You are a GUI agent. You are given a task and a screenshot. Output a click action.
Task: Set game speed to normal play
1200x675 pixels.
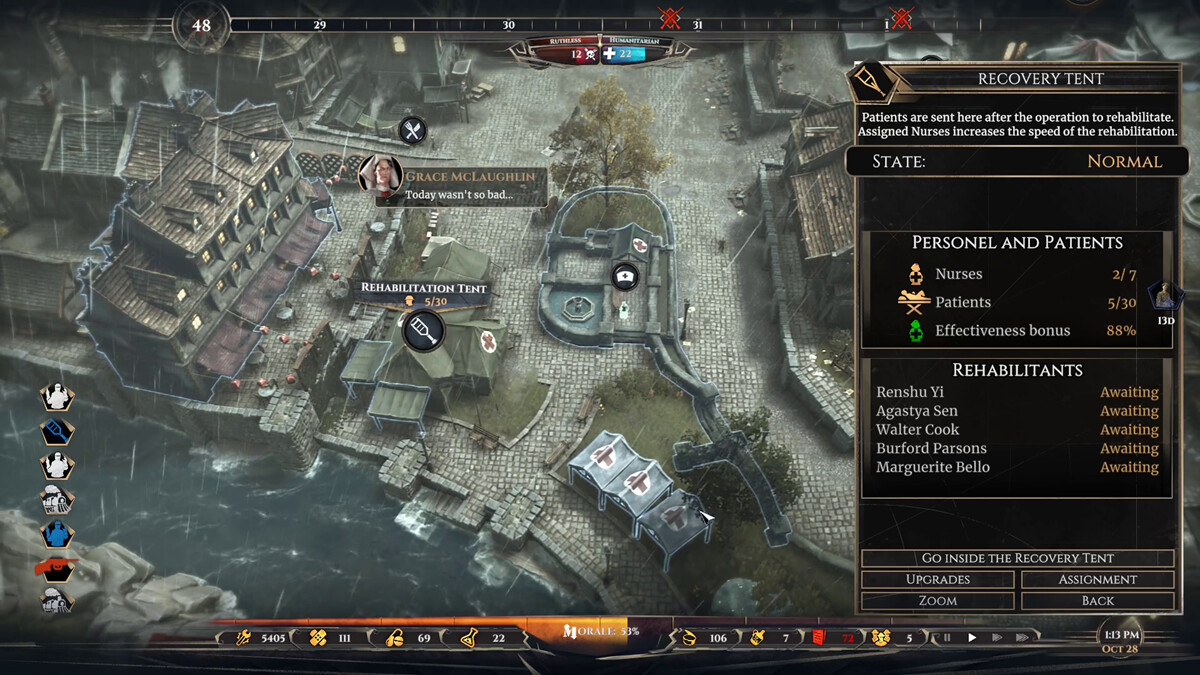tap(972, 637)
